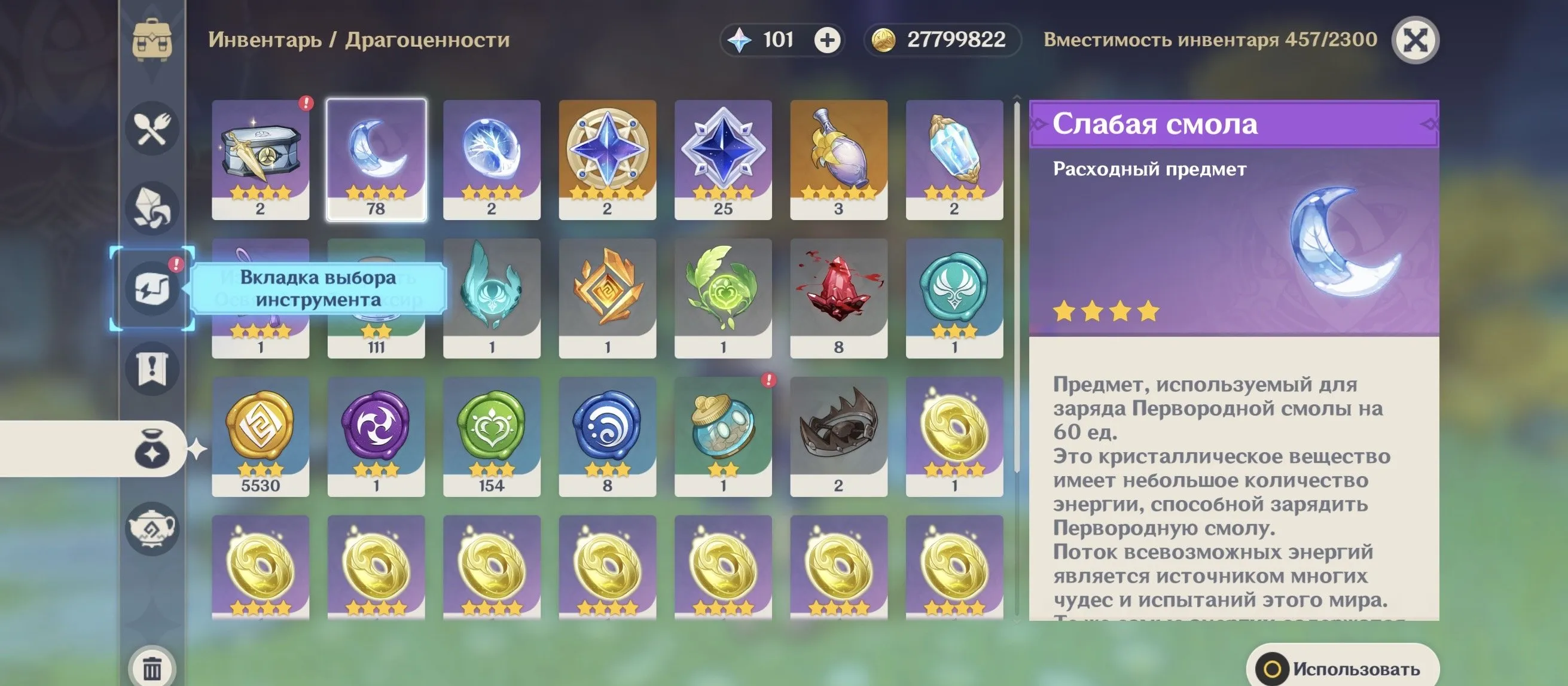Select the Fragile Resin crescent item
This screenshot has height=686, width=1568.
pos(376,159)
